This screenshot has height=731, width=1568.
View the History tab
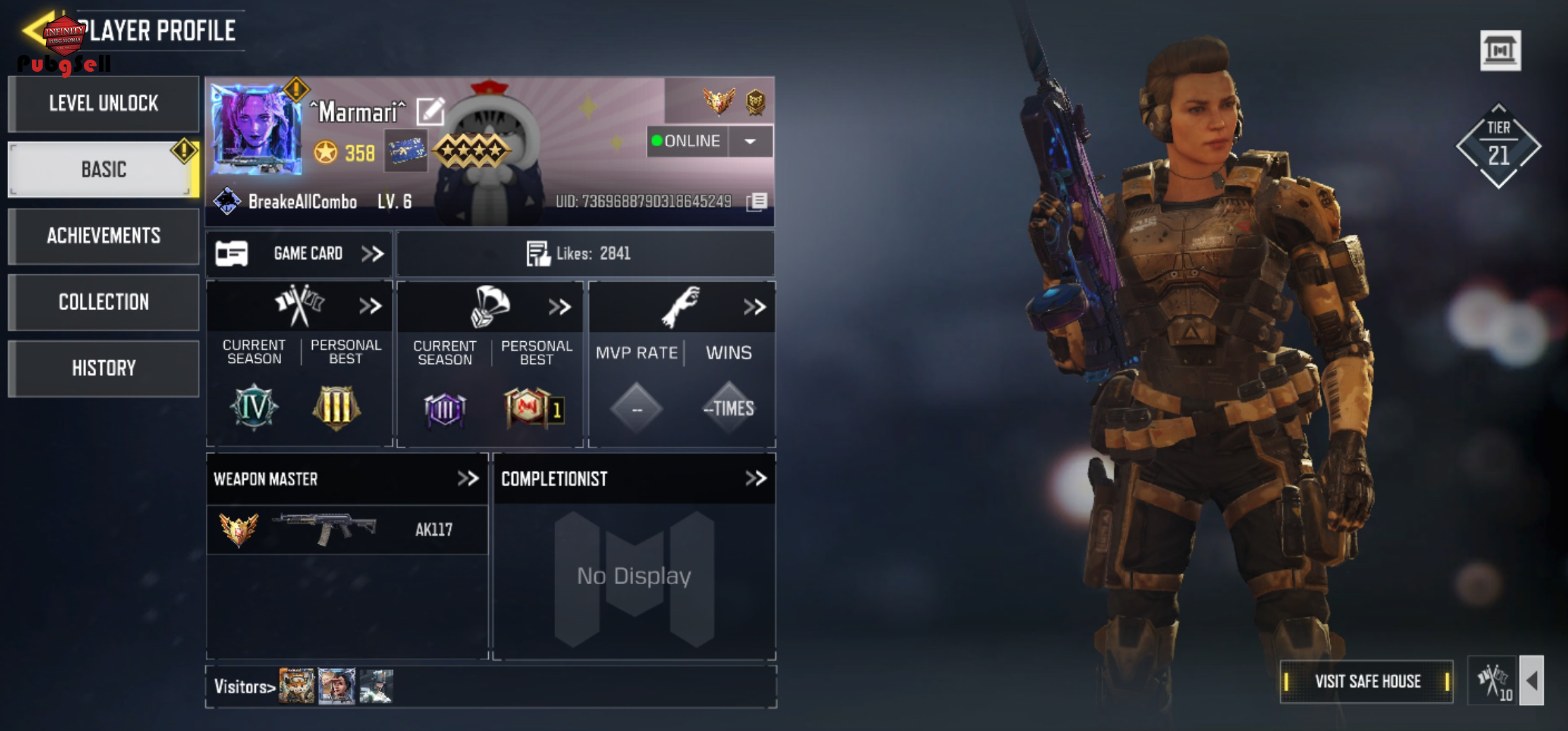point(104,368)
